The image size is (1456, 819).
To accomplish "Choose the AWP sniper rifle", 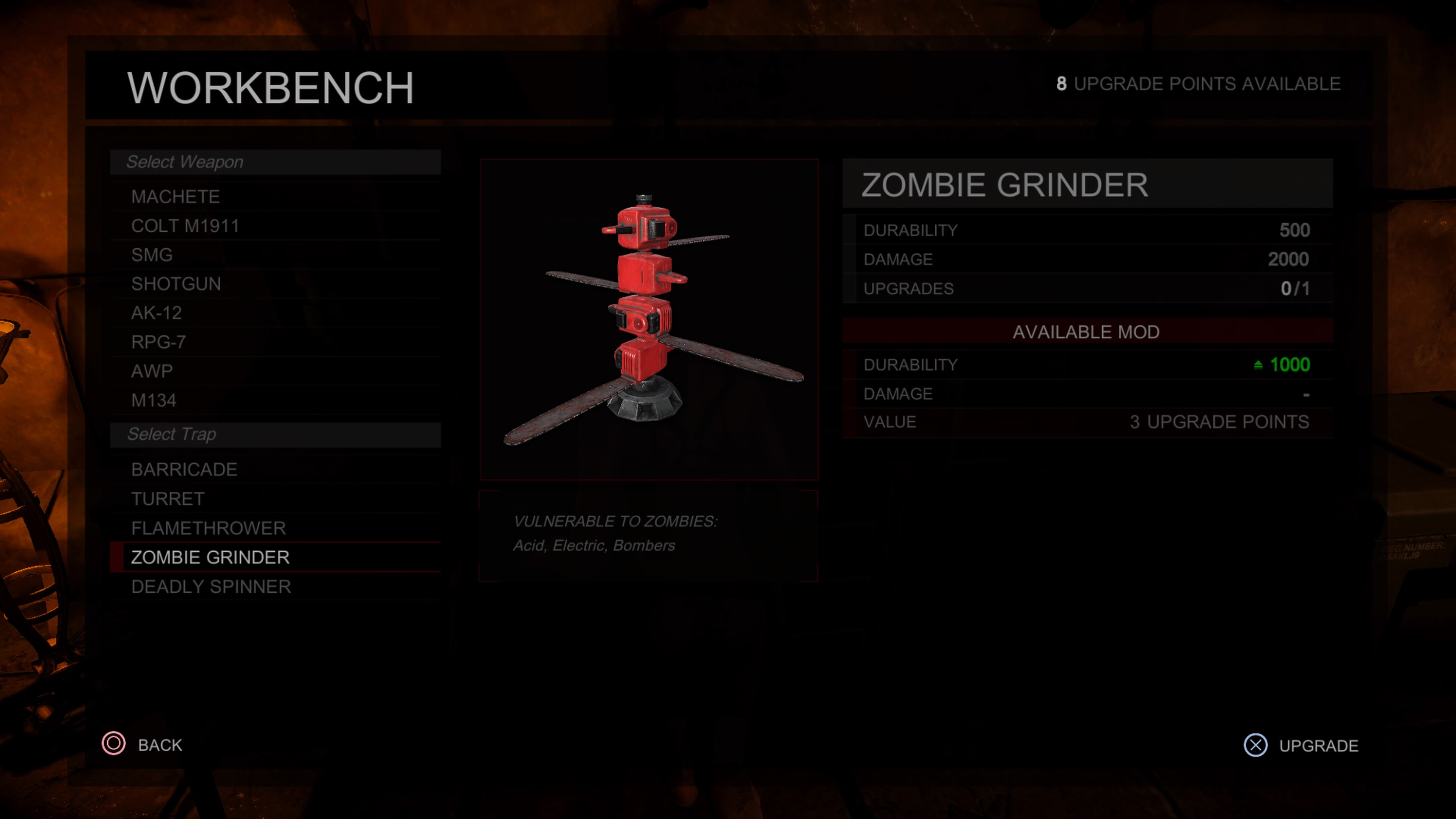I will click(x=152, y=371).
